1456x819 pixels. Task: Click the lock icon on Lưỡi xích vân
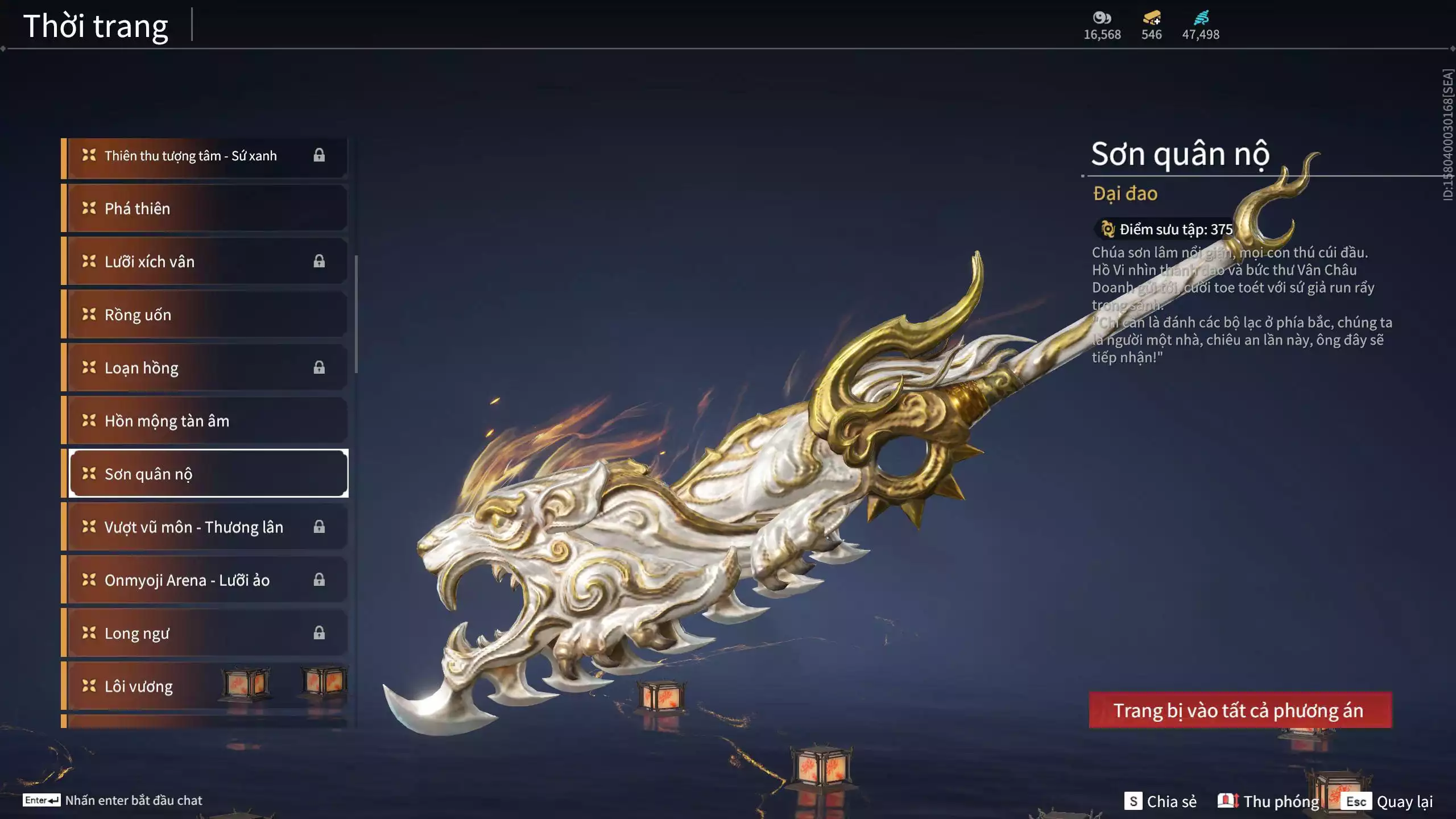319,261
